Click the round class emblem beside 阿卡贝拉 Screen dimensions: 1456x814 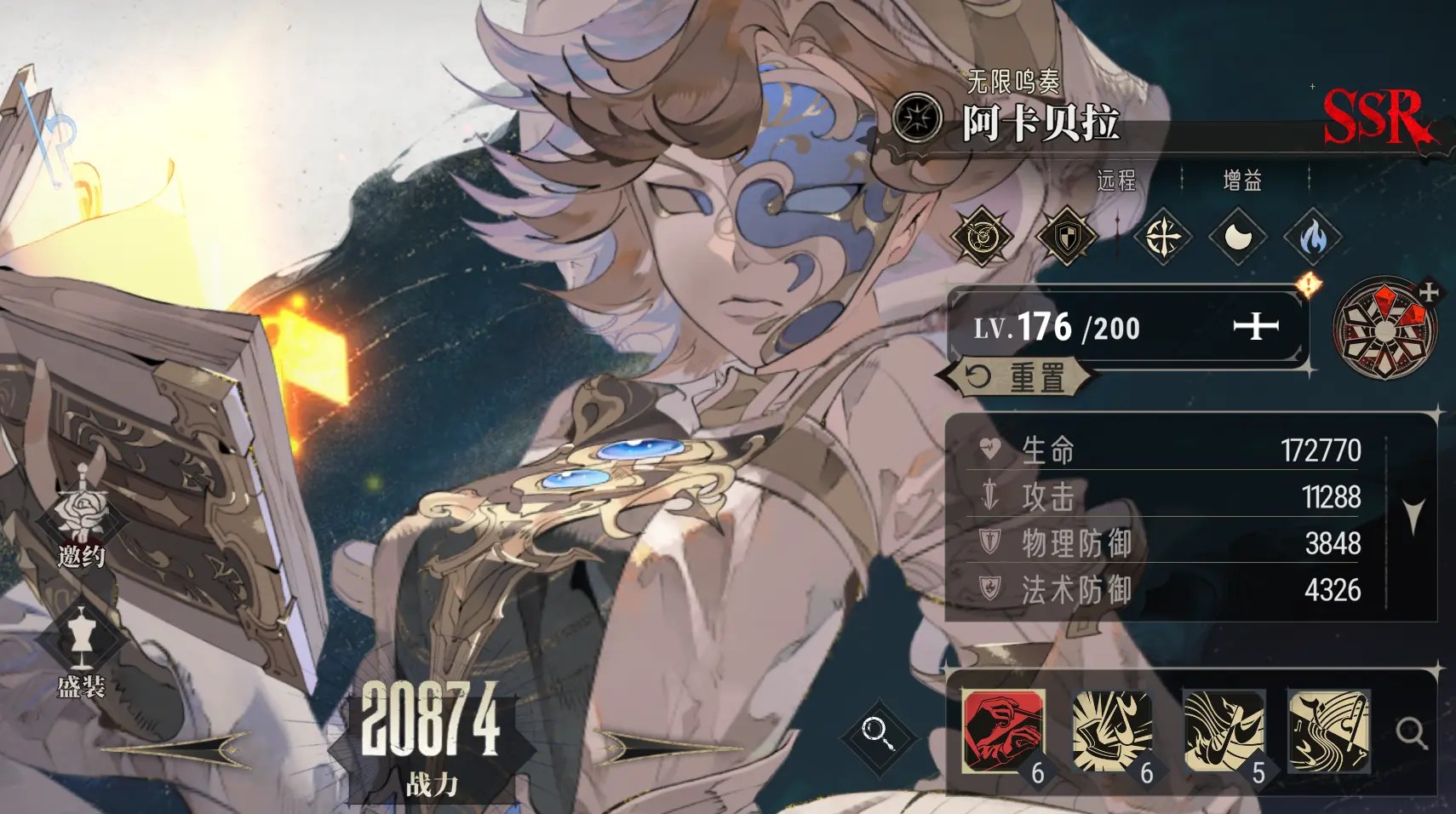click(917, 118)
